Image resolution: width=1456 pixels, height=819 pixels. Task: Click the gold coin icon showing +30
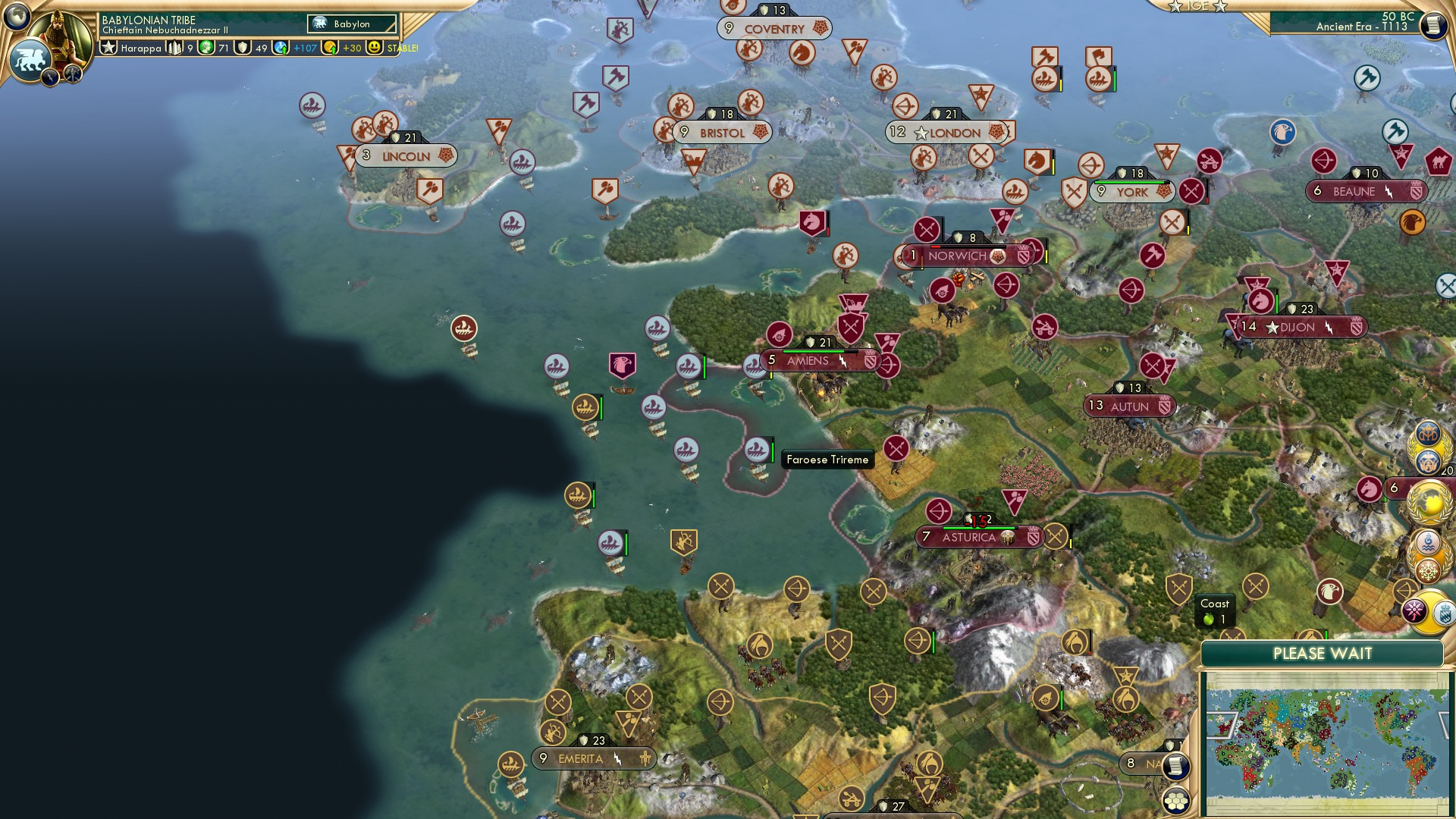click(329, 48)
